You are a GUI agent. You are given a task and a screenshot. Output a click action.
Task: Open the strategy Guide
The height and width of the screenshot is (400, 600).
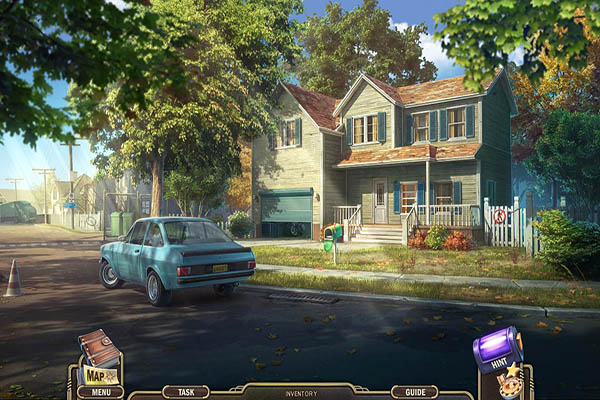tap(414, 392)
